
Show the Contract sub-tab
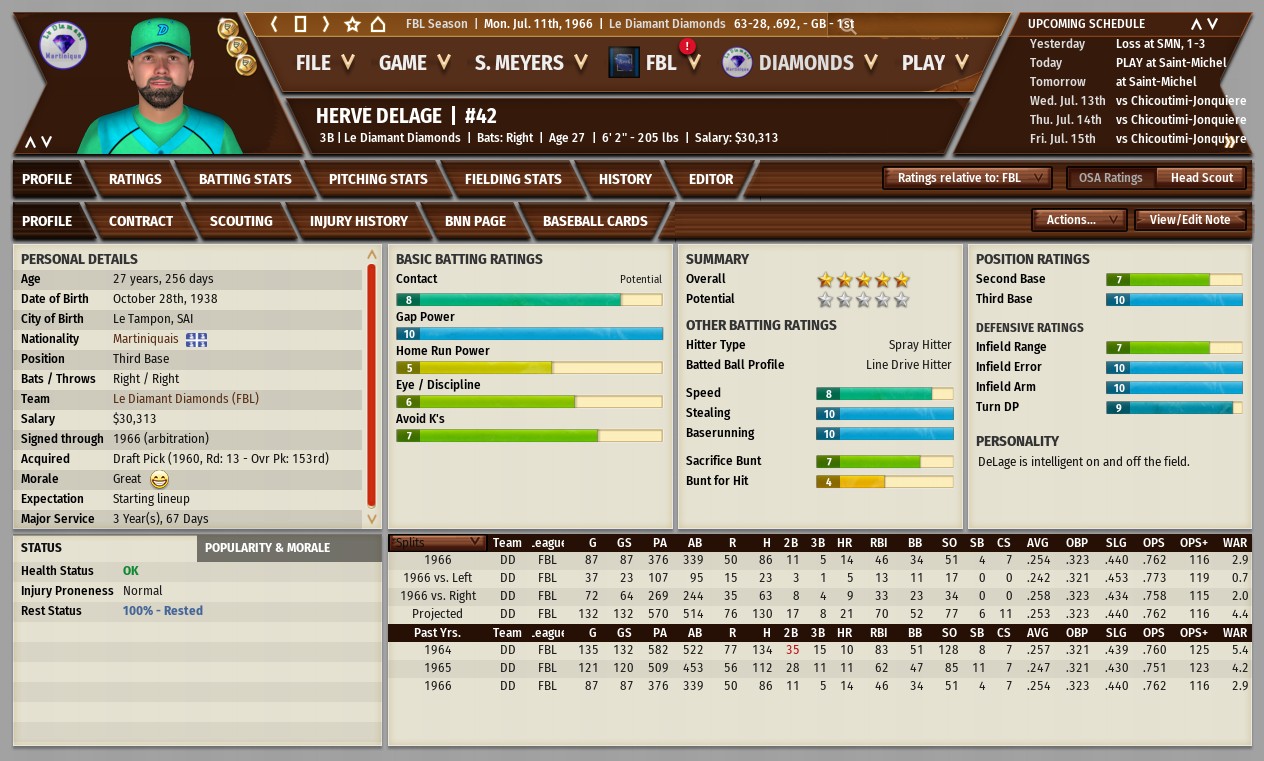click(141, 221)
